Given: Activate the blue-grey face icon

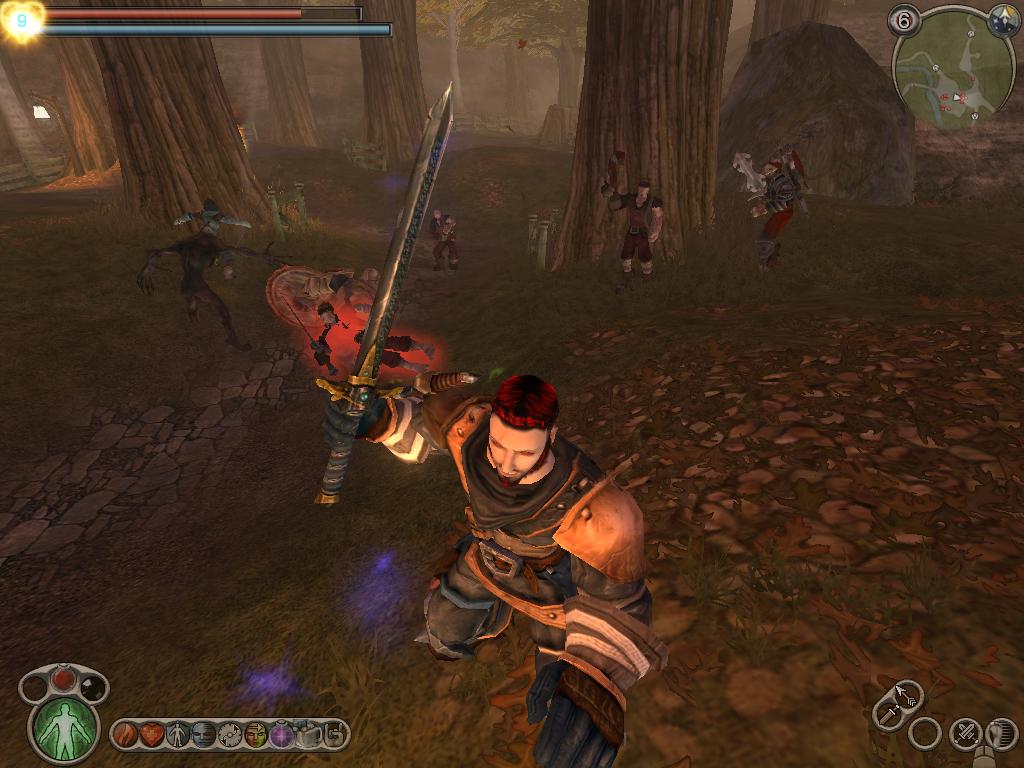Looking at the screenshot, I should [204, 735].
